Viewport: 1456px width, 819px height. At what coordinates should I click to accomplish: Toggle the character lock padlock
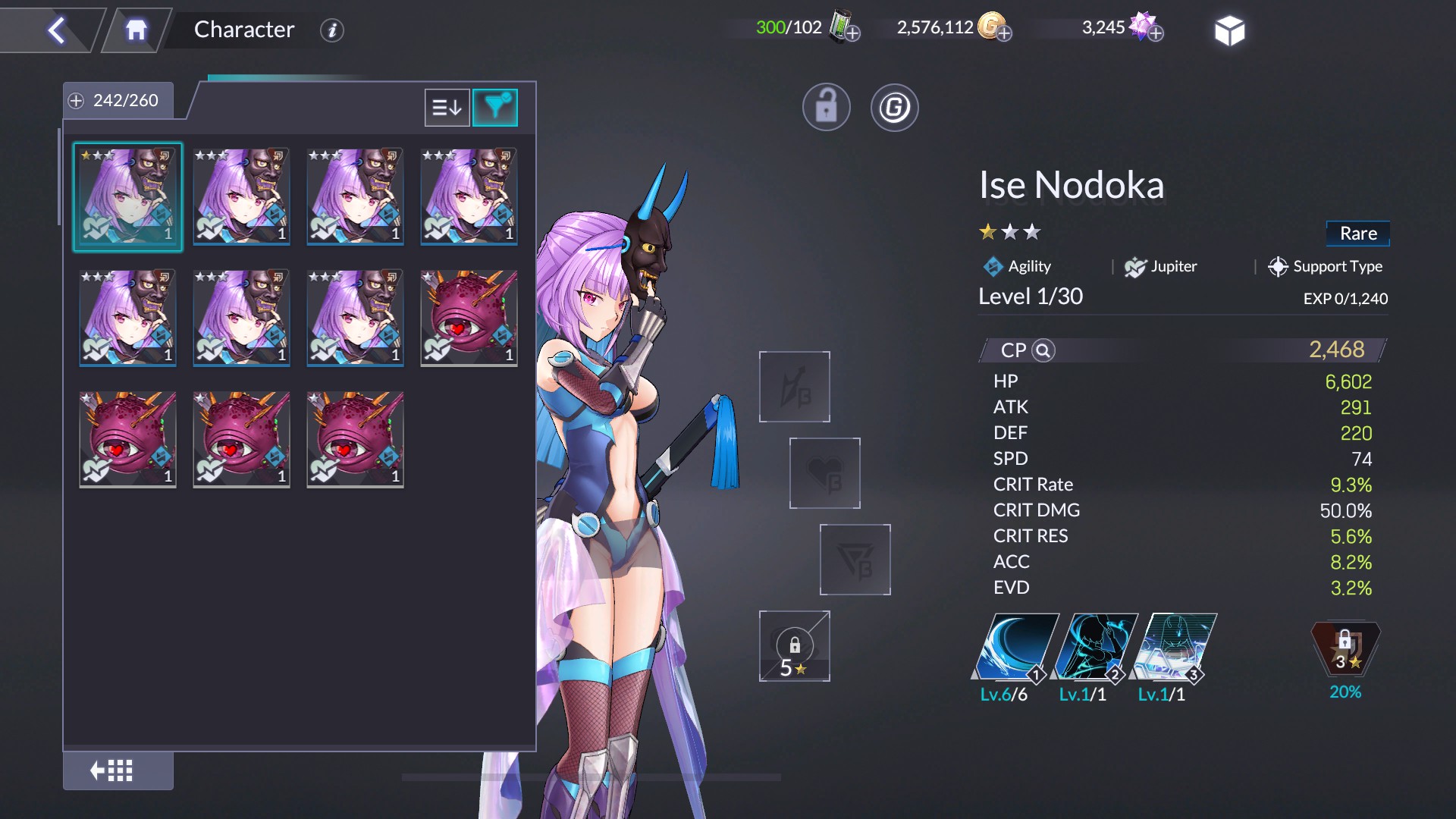pos(826,108)
